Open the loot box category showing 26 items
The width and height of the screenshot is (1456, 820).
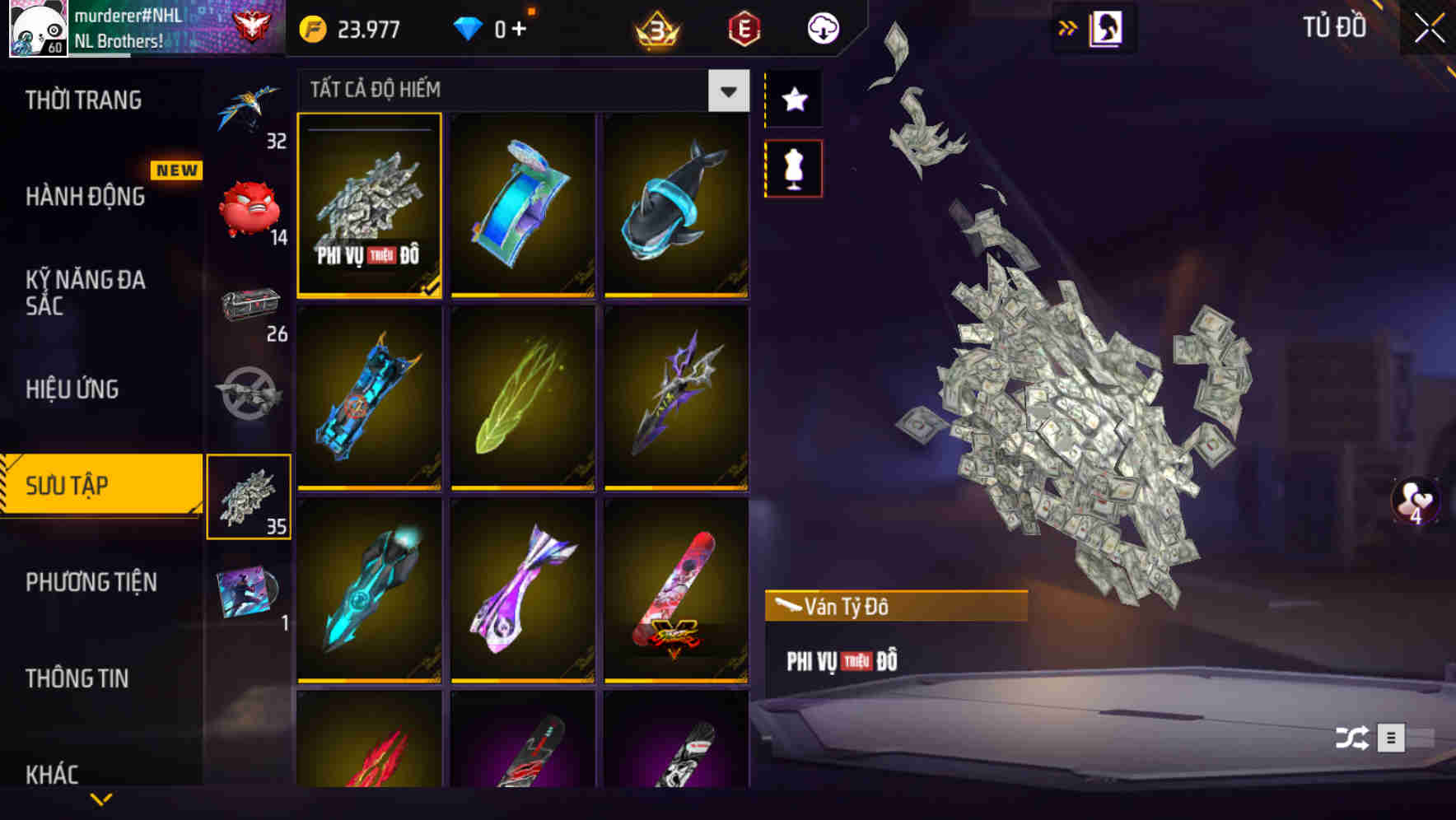click(248, 308)
